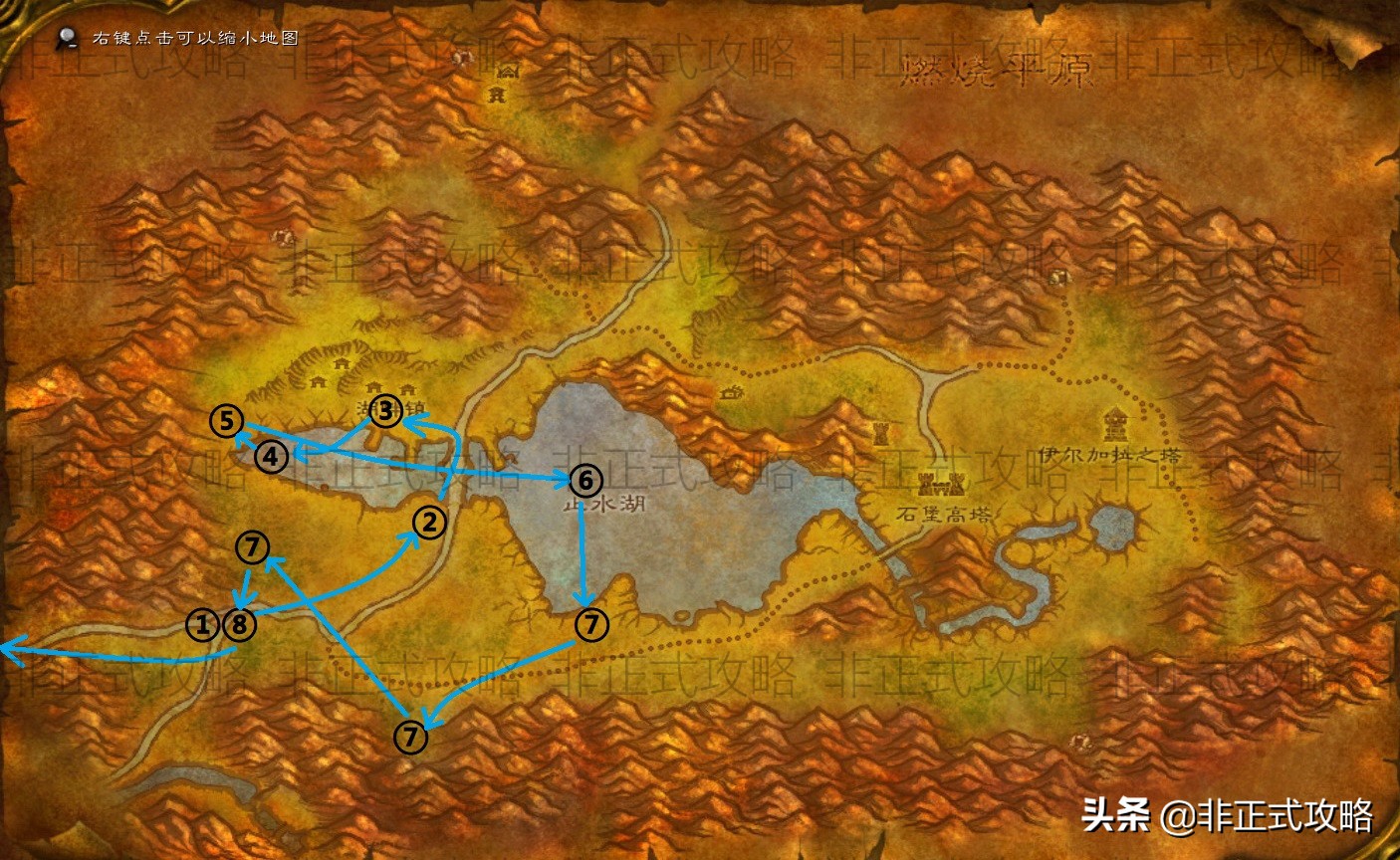1400x860 pixels.
Task: Click the lone watchtower icon west of 石堡高塔
Action: click(881, 433)
